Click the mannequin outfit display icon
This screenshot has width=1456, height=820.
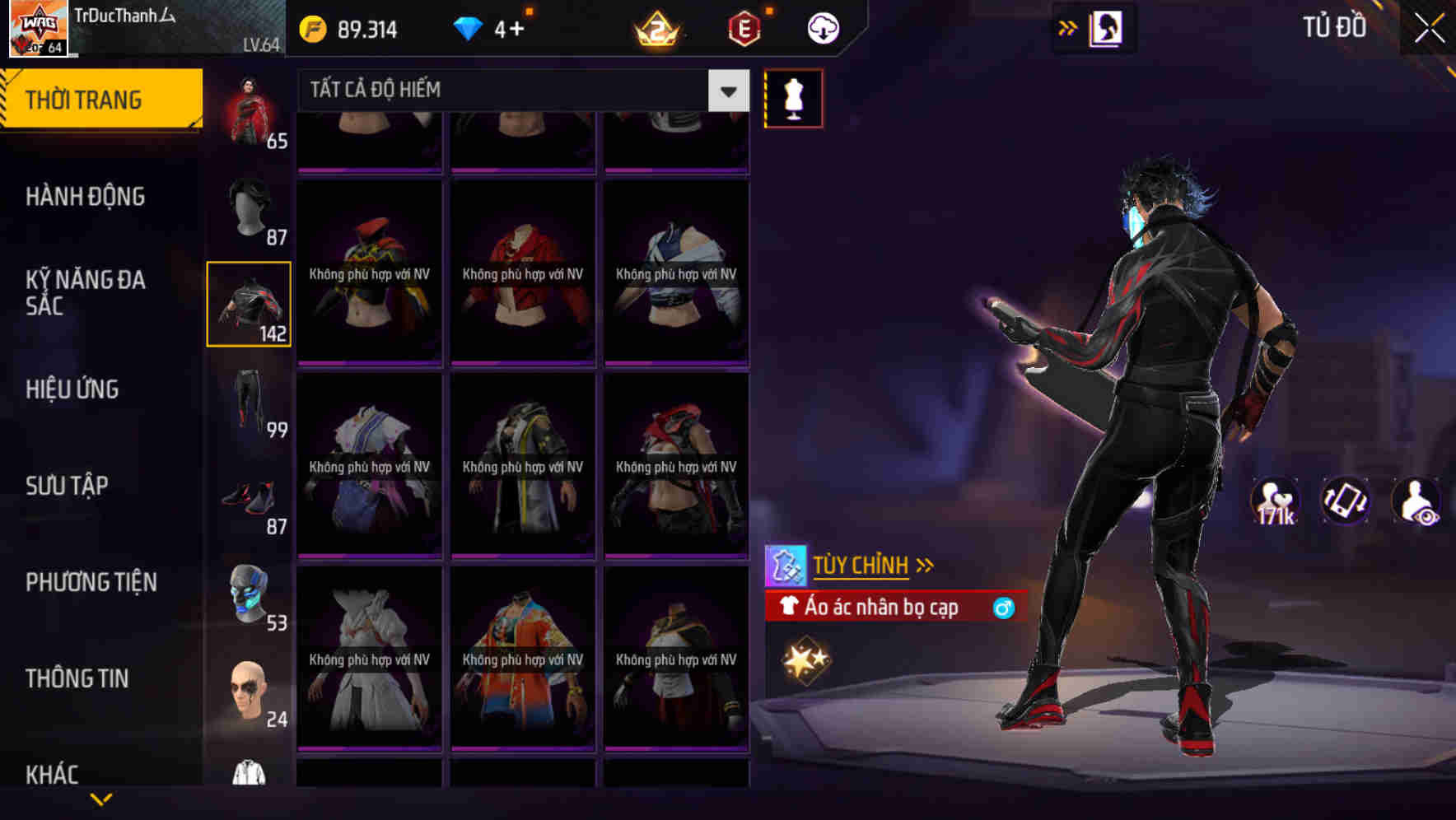tap(793, 97)
